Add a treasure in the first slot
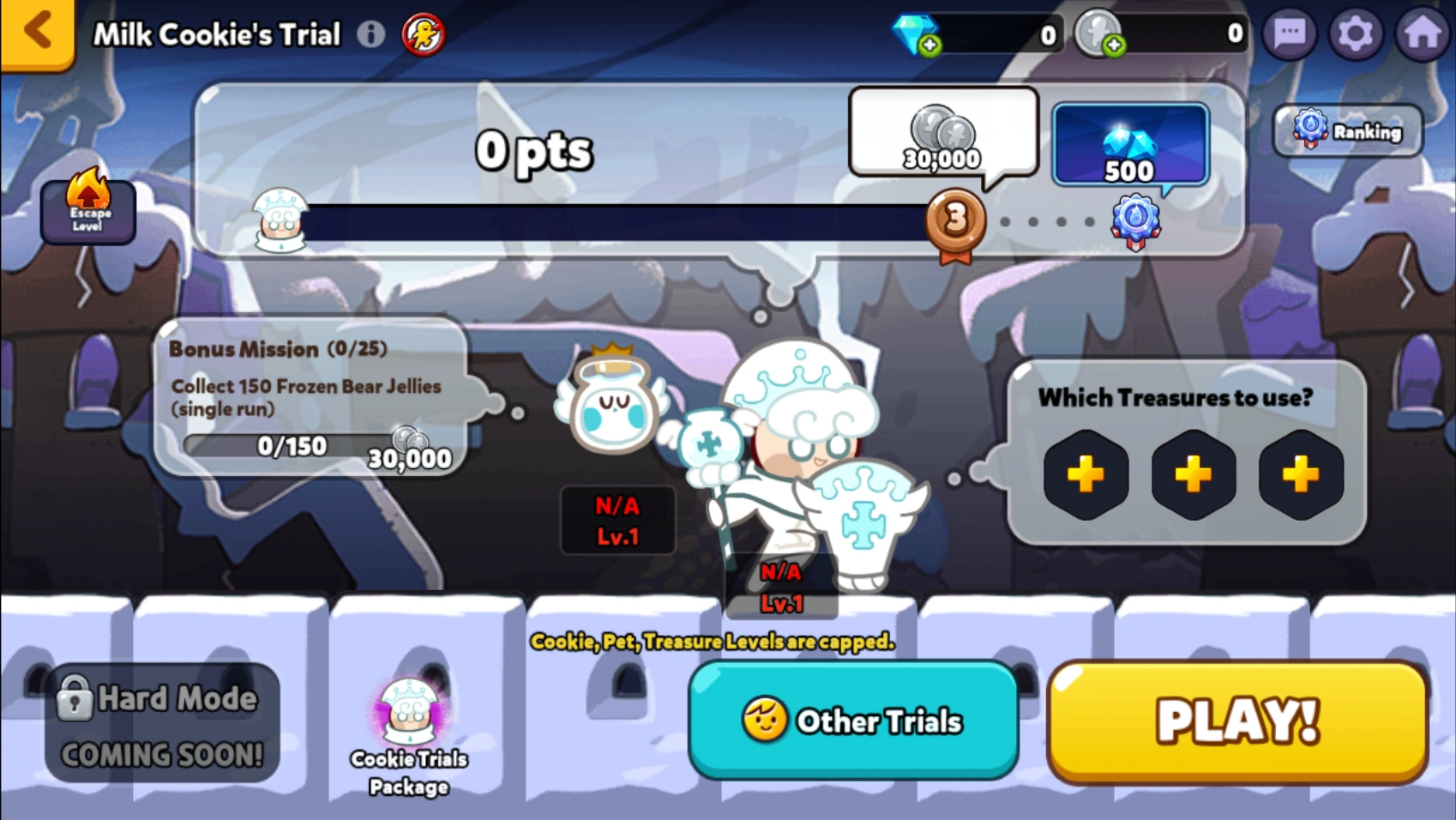The width and height of the screenshot is (1456, 820). pyautogui.click(x=1086, y=475)
